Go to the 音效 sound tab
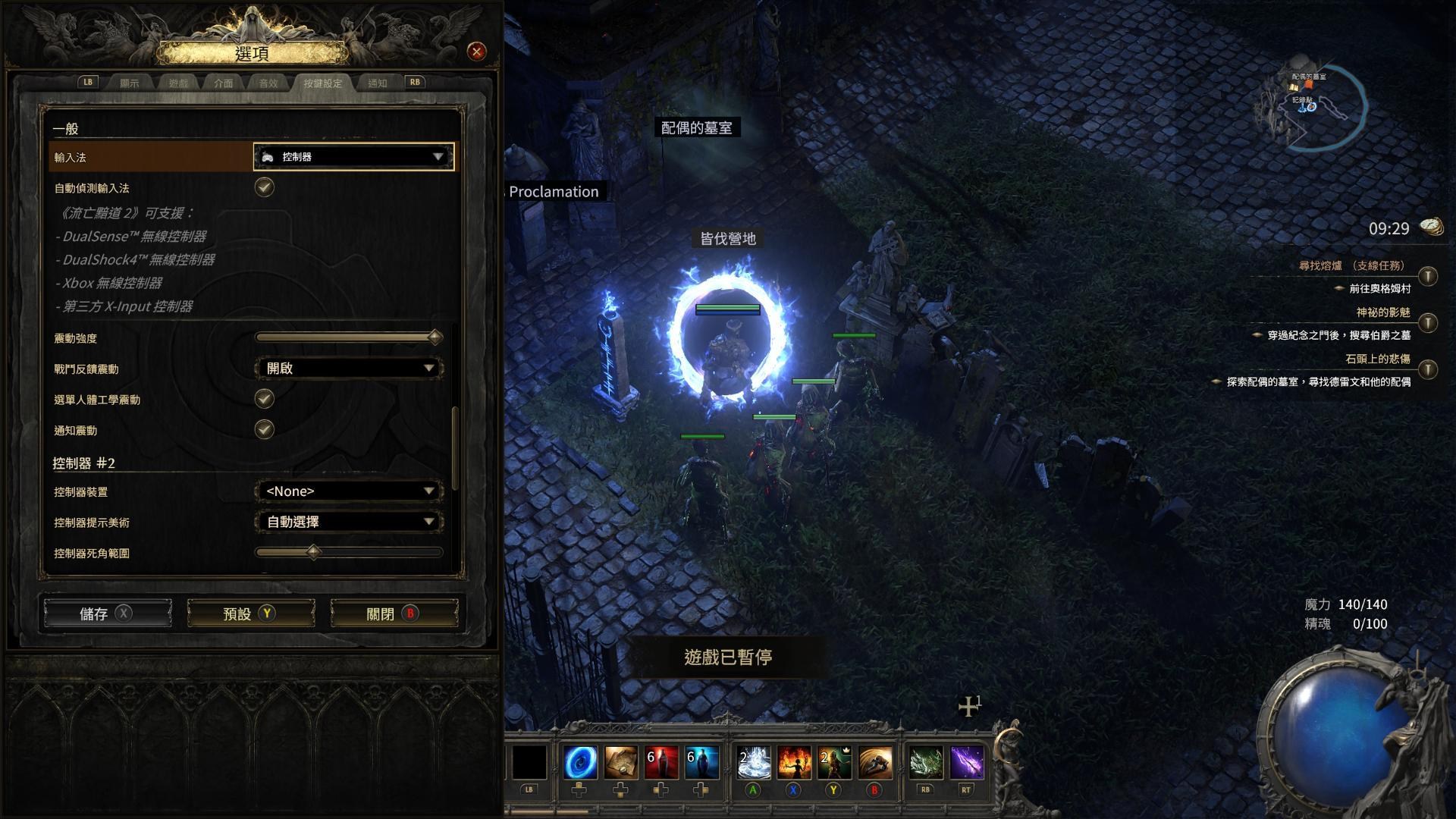 coord(268,83)
